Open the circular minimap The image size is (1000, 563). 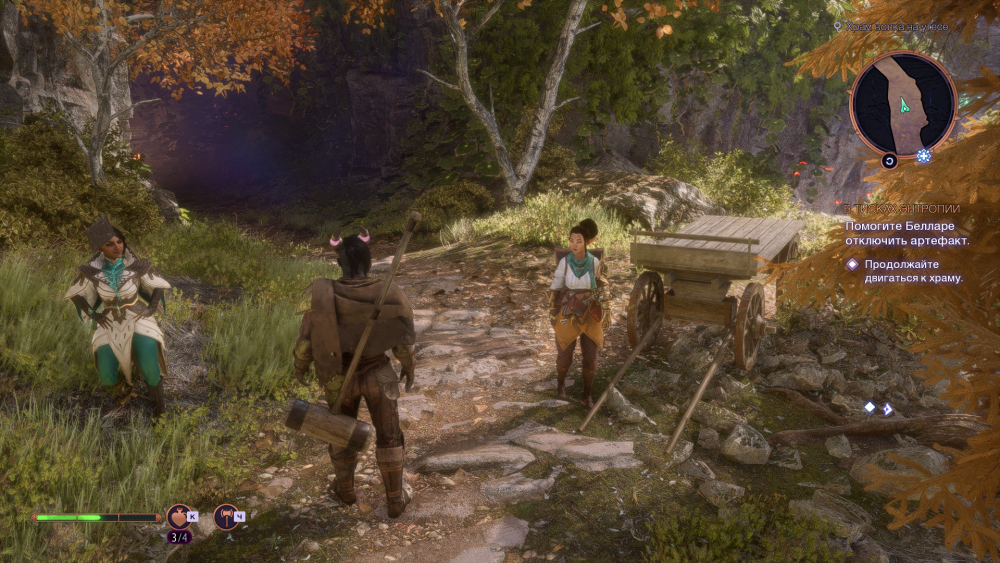click(903, 104)
